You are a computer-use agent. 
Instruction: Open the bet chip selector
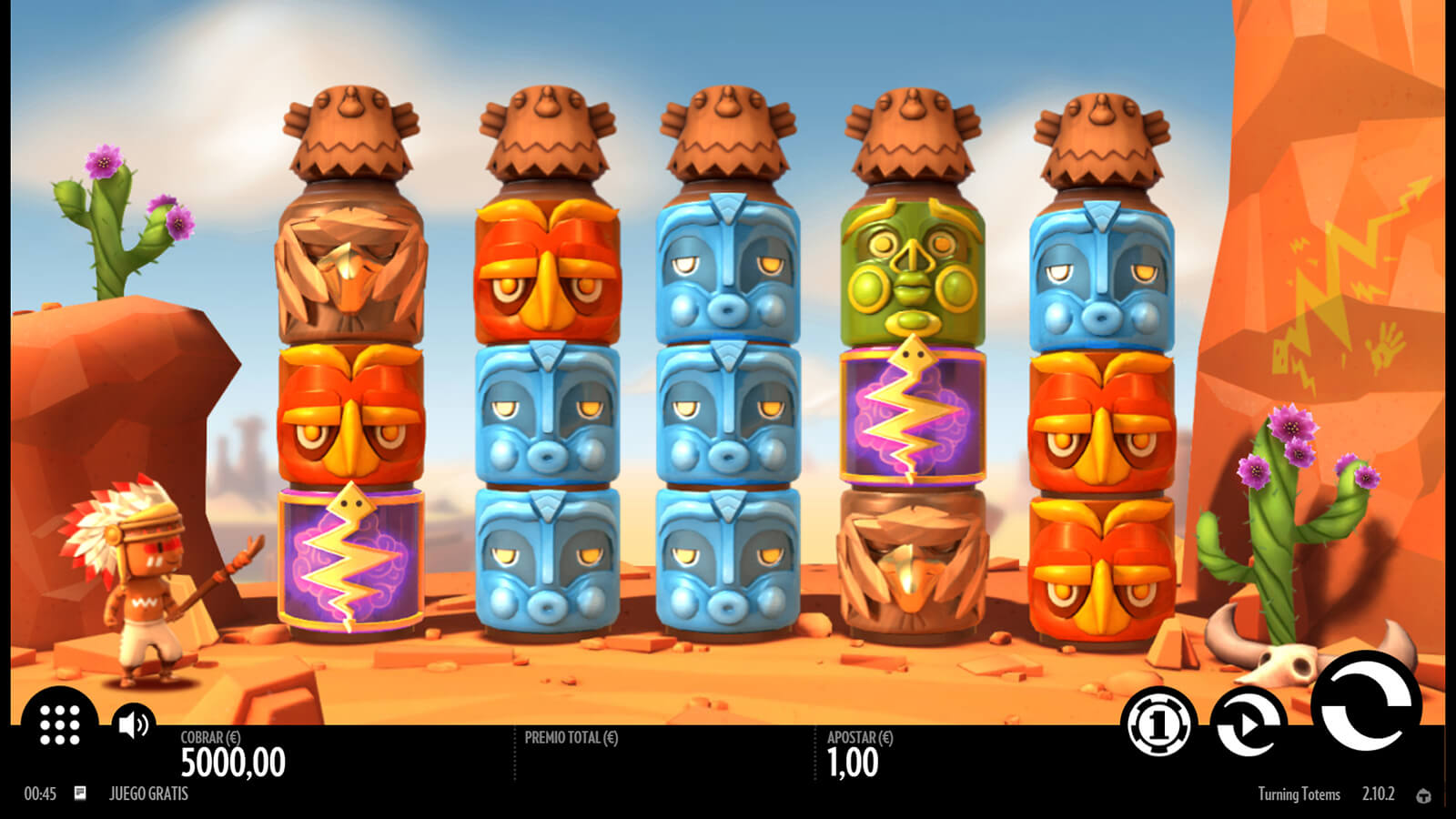point(1158,724)
